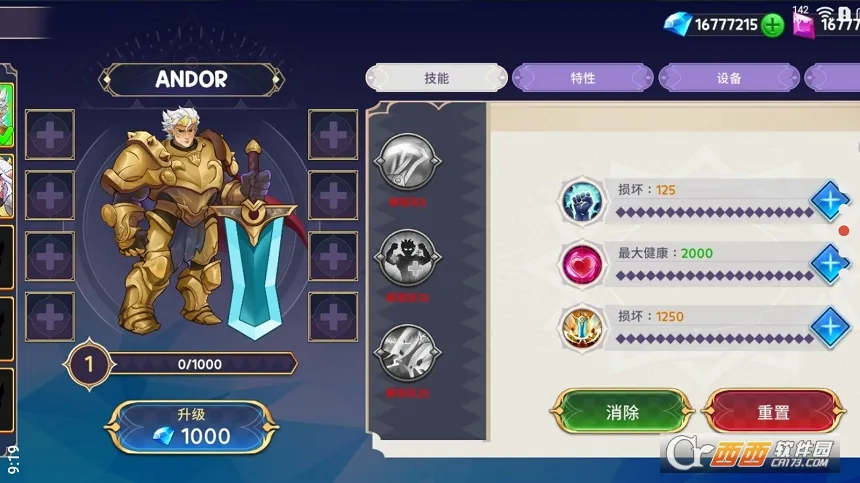Select the lightning strike skill icon
Screen dimensions: 860x483
pos(405,353)
